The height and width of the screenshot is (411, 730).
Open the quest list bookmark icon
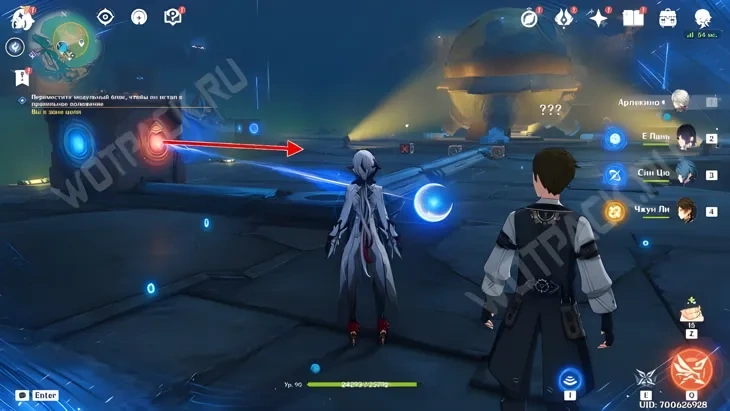pyautogui.click(x=19, y=76)
